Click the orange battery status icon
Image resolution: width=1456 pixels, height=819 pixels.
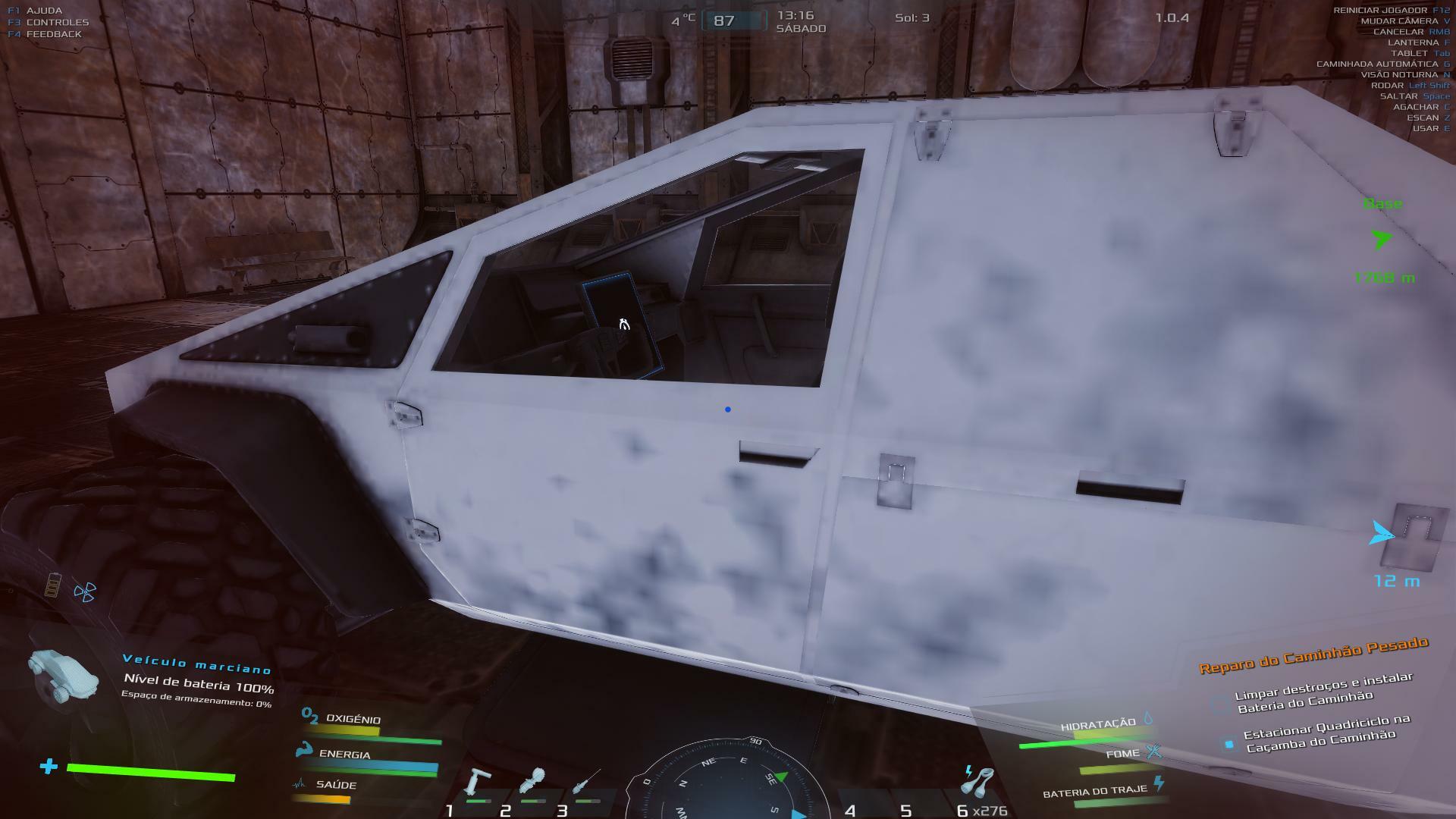pos(52,585)
